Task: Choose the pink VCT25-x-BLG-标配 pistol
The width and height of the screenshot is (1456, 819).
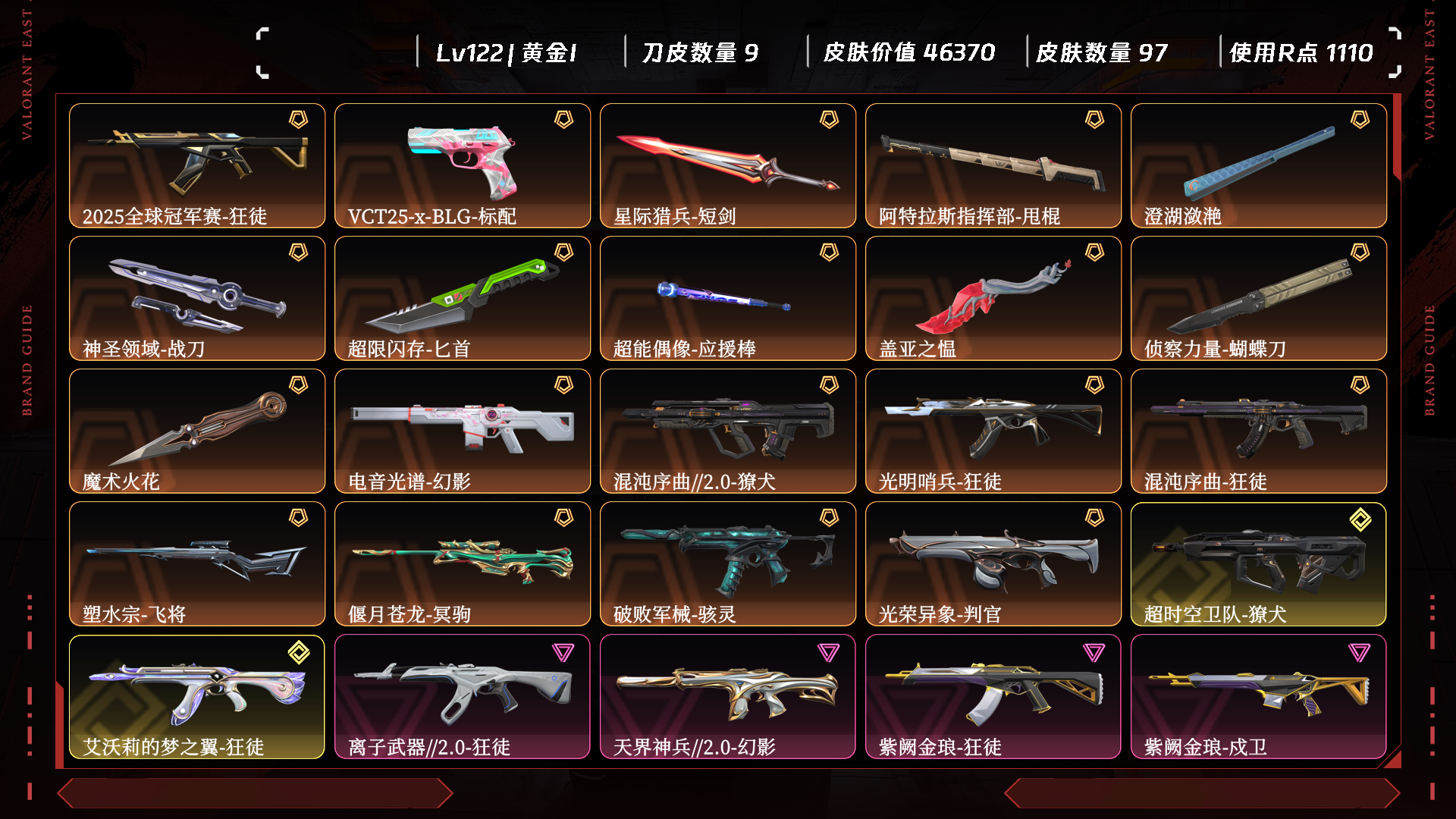Action: tap(463, 165)
